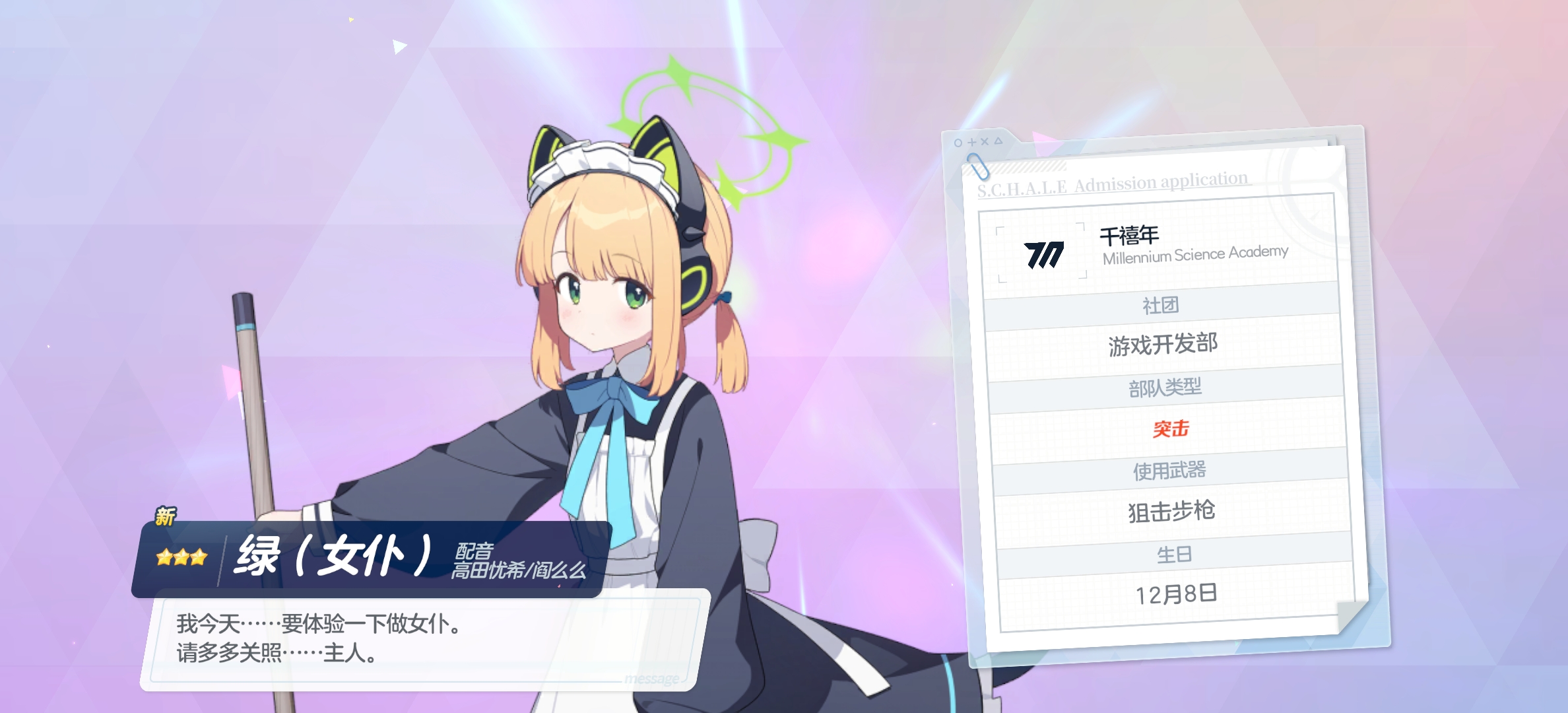Click the circle icon on card header
This screenshot has width=1568, height=713.
958,142
